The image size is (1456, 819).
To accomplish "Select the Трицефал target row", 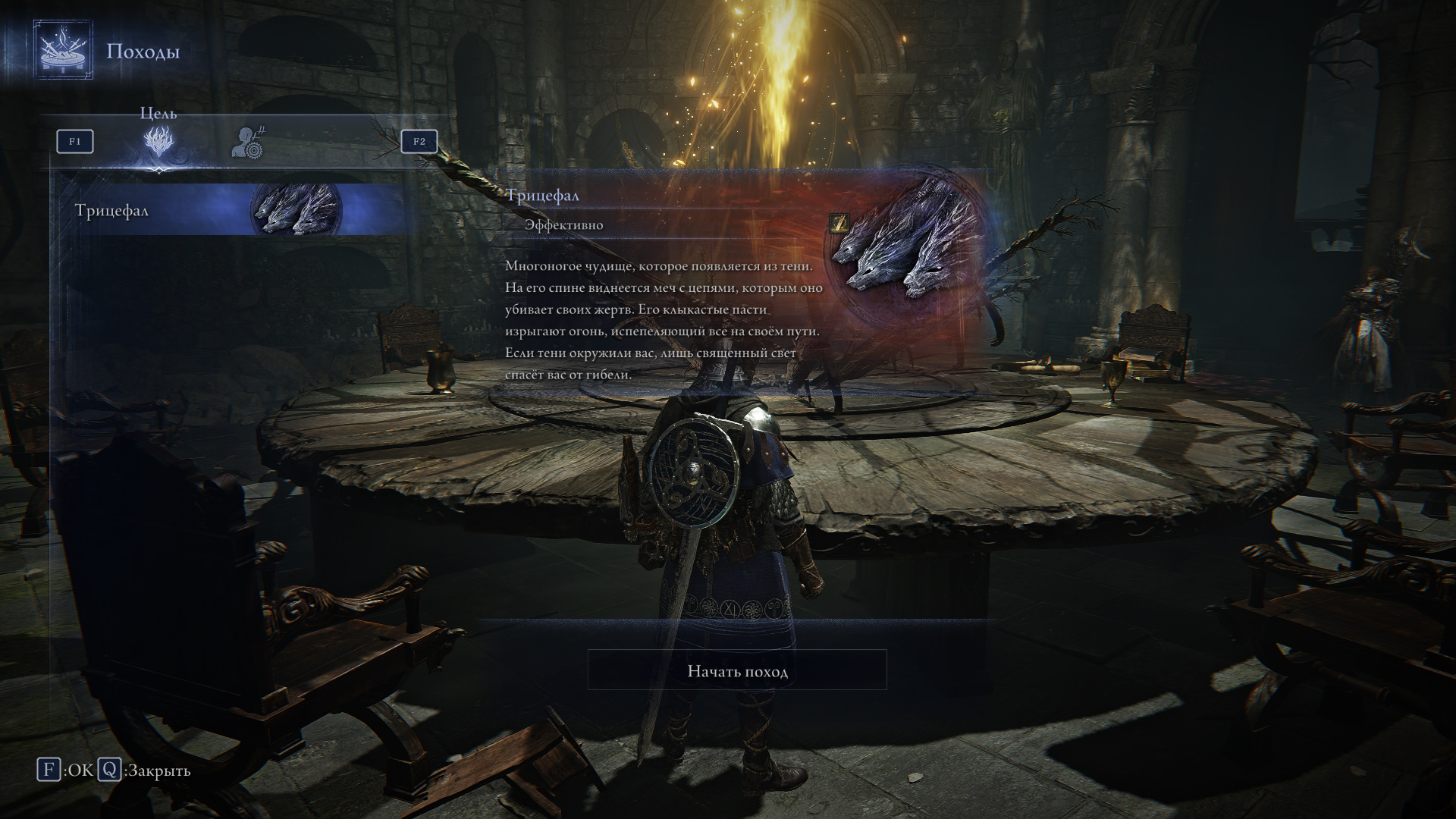I will tap(227, 210).
